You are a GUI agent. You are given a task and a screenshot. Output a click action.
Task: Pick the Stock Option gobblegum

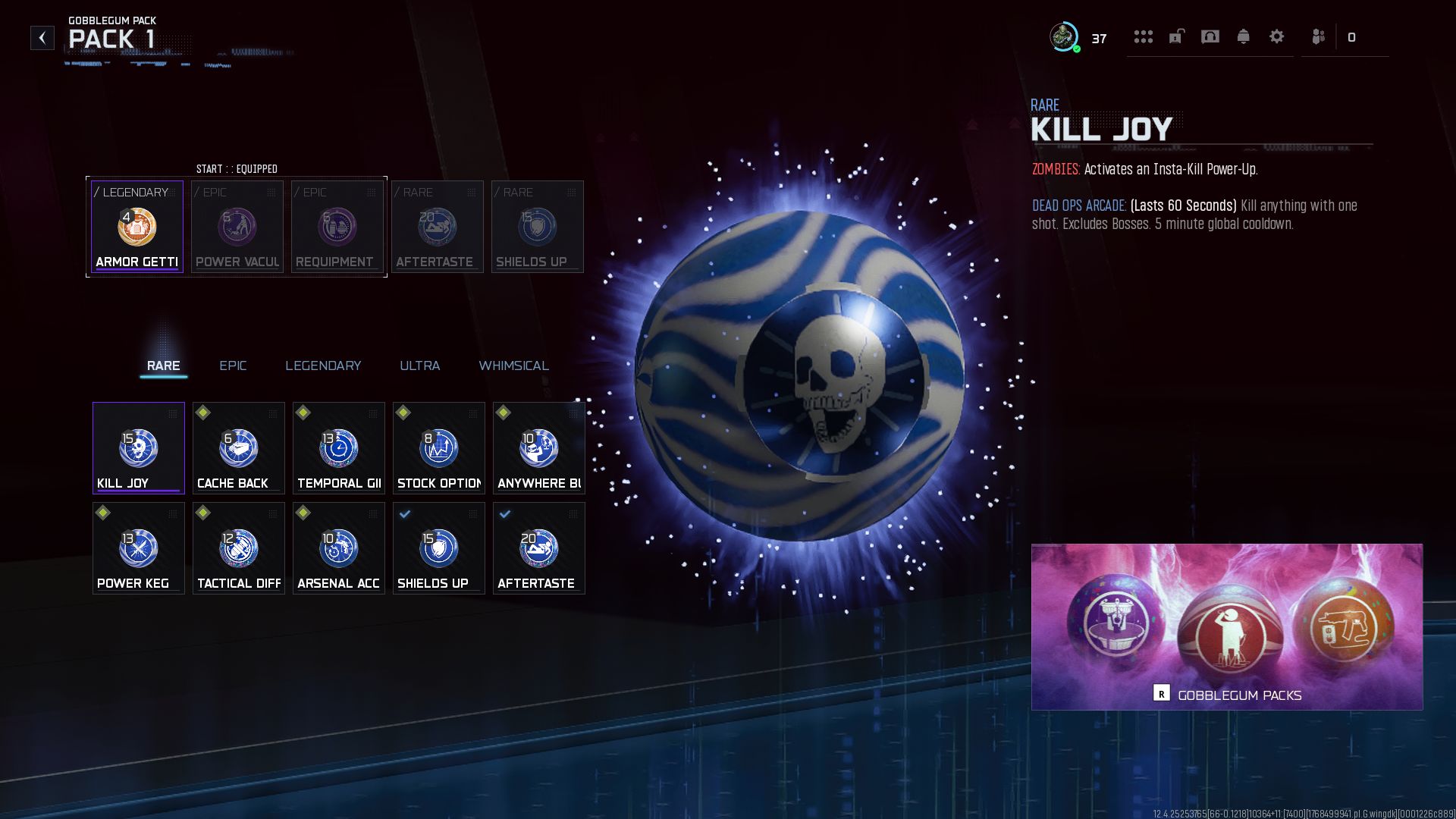coord(438,448)
